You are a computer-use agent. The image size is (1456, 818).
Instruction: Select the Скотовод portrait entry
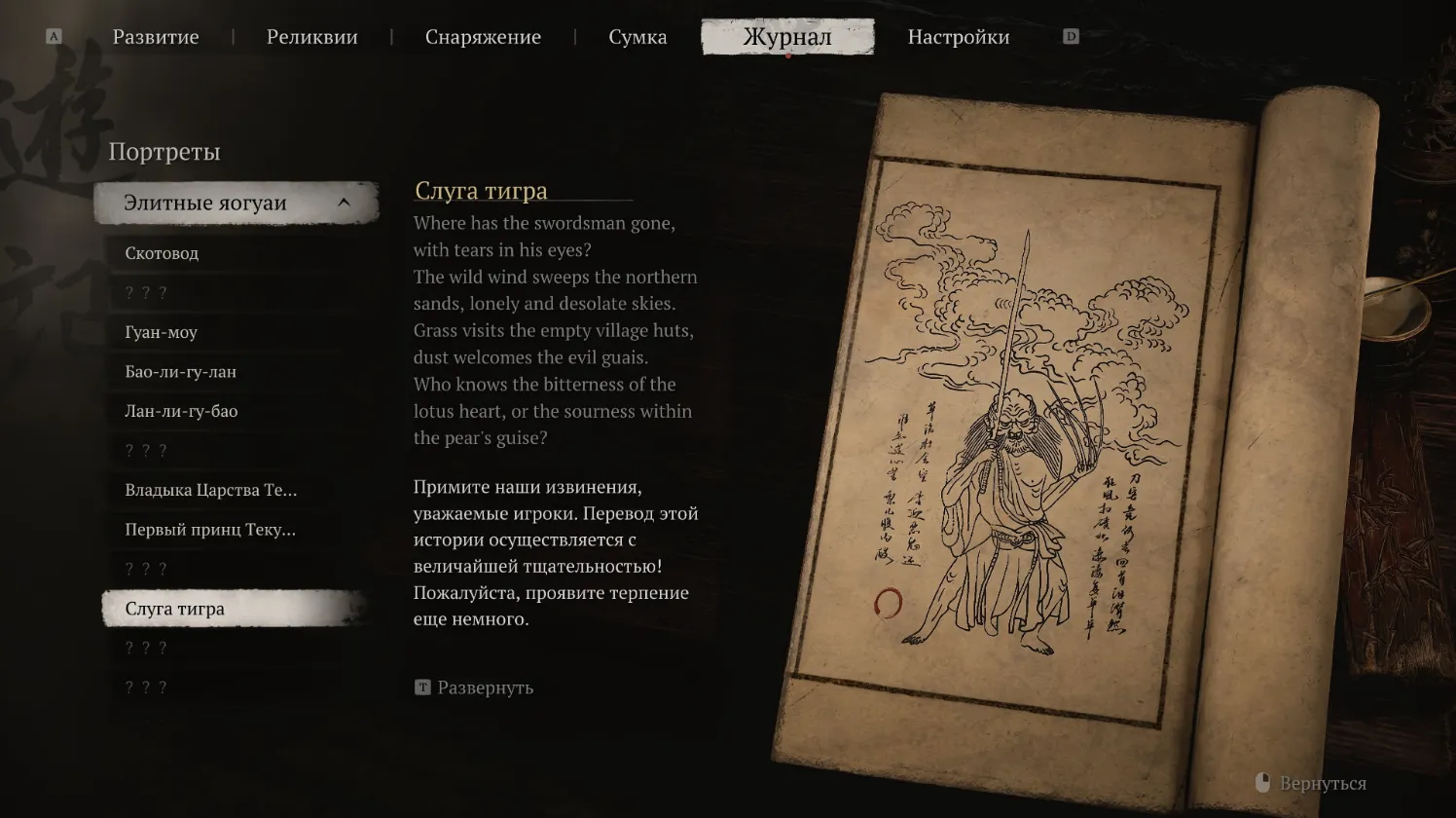[x=163, y=253]
